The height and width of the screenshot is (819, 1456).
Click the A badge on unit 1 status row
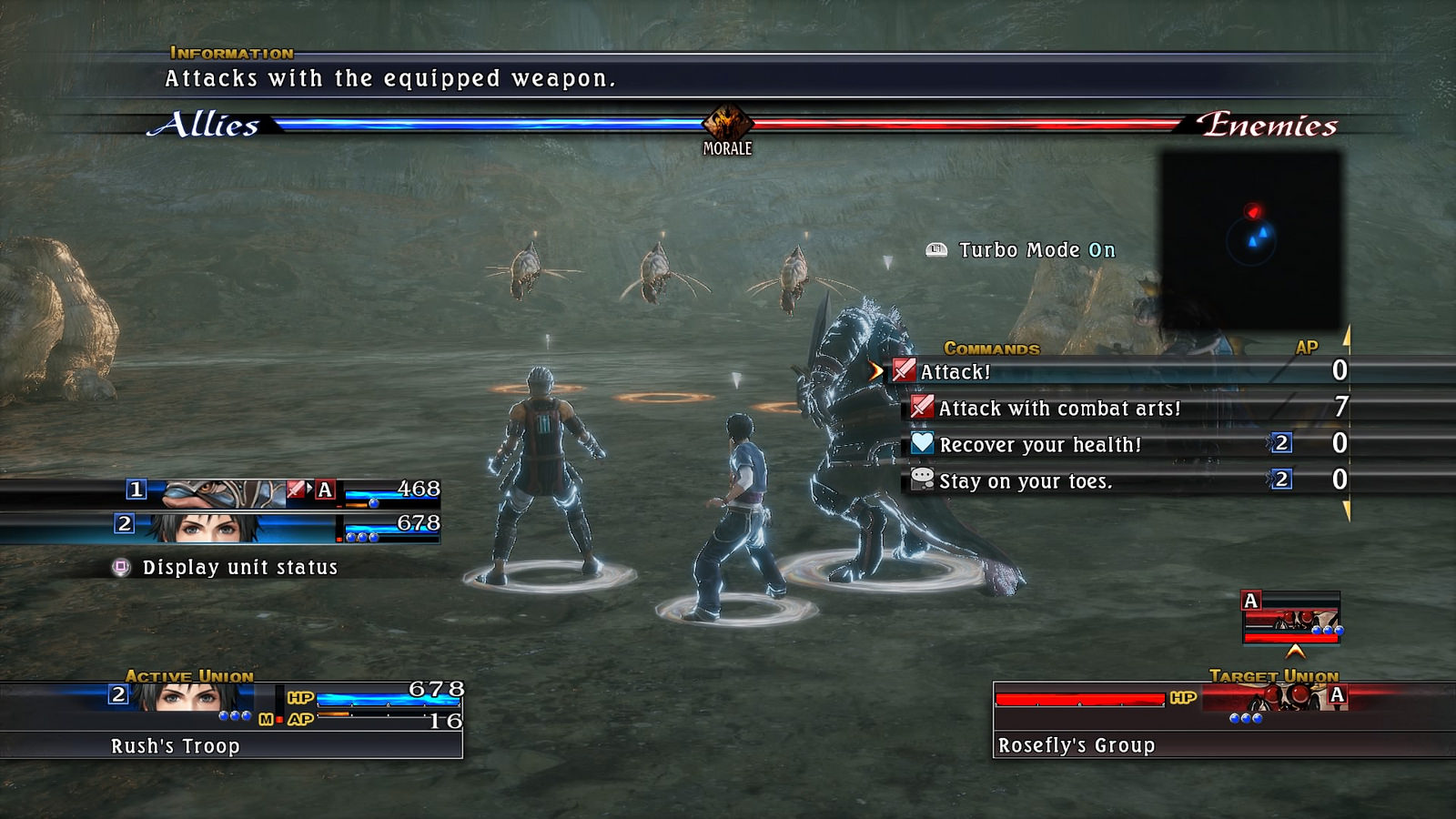323,491
